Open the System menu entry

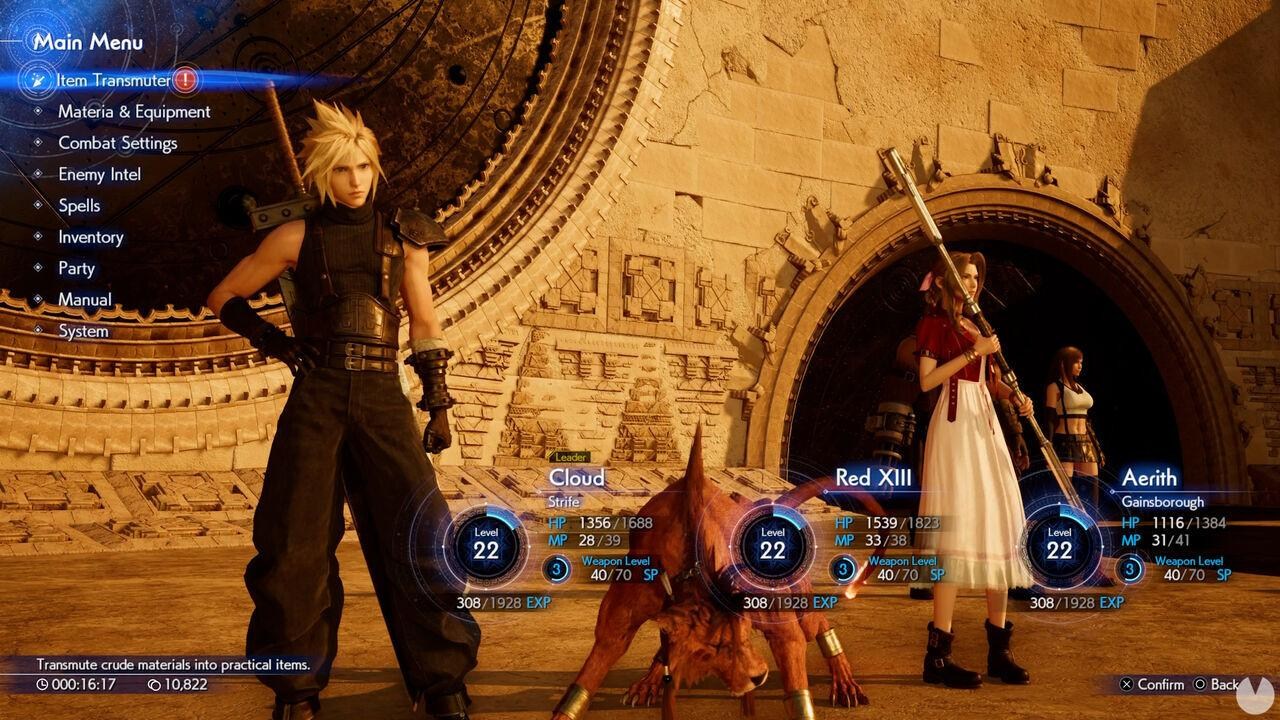pyautogui.click(x=82, y=330)
